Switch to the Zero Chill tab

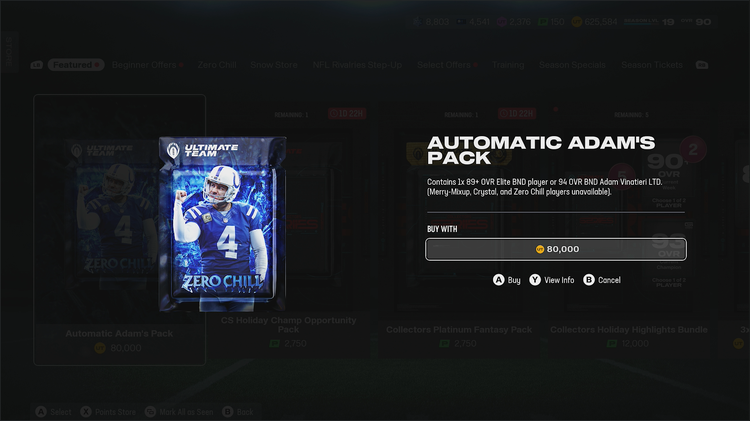(x=217, y=65)
